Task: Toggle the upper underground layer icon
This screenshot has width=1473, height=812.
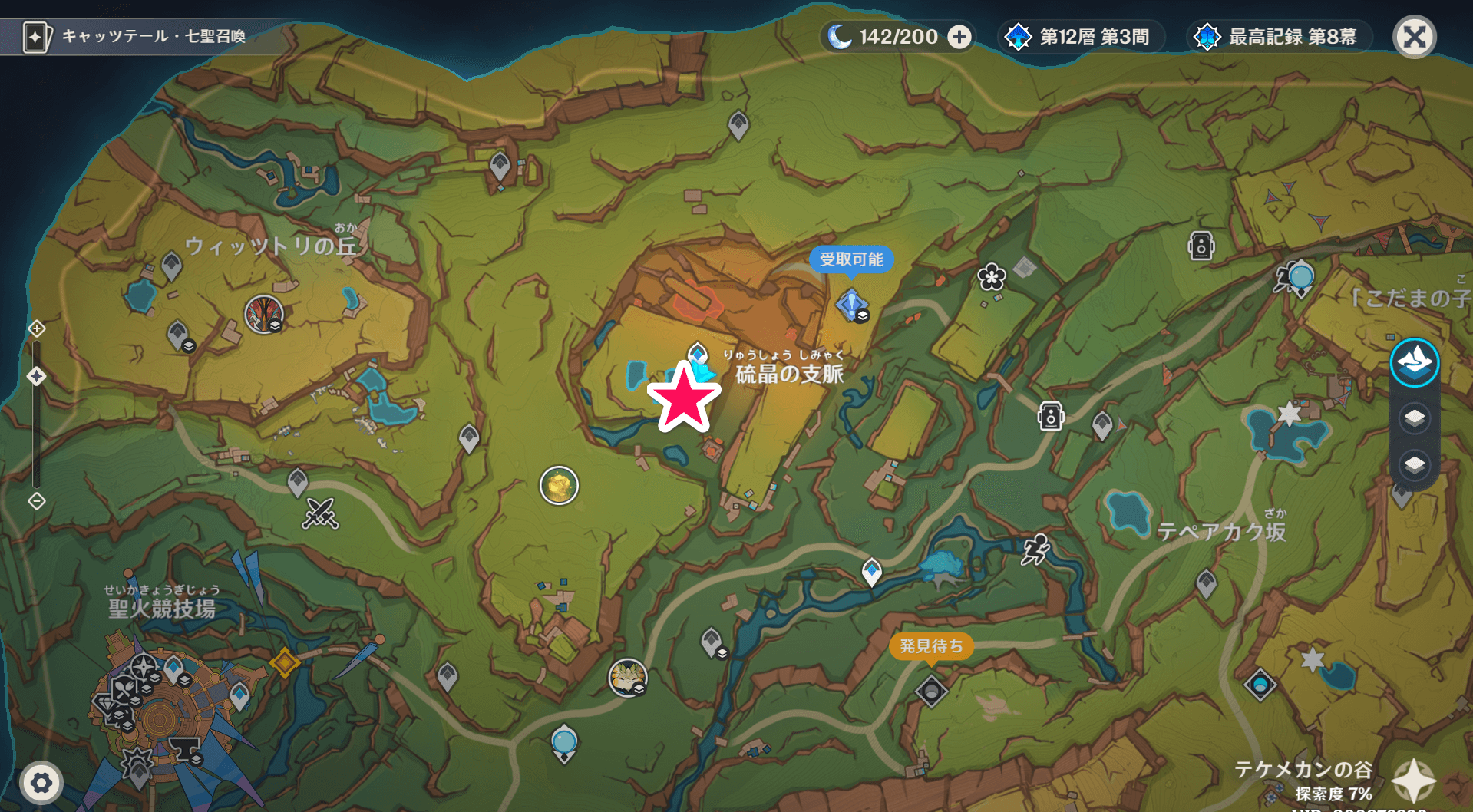Action: click(x=1415, y=416)
